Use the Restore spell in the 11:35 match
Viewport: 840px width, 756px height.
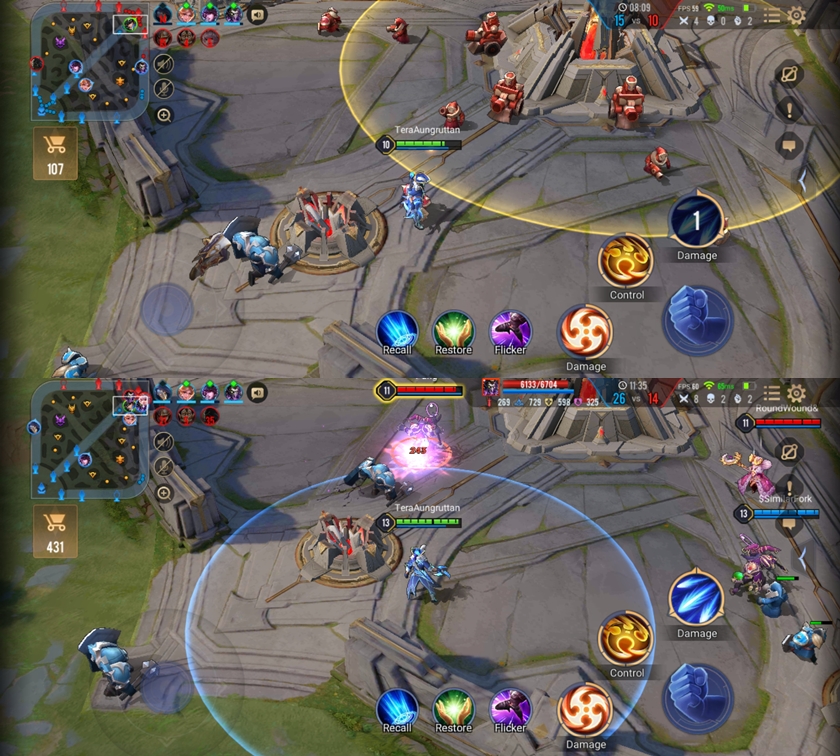(453, 709)
